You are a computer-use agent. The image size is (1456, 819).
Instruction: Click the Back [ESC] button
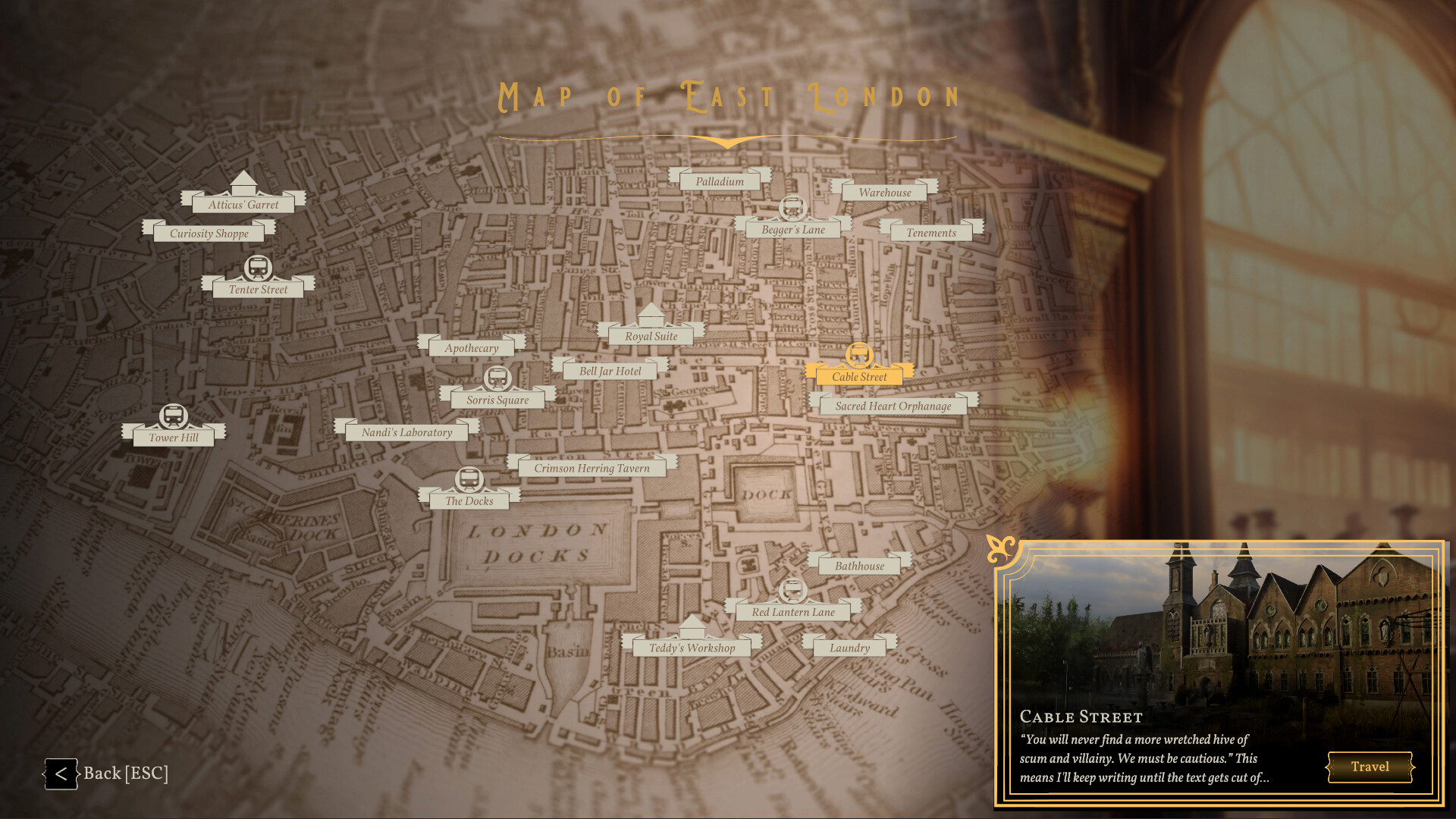pyautogui.click(x=106, y=773)
